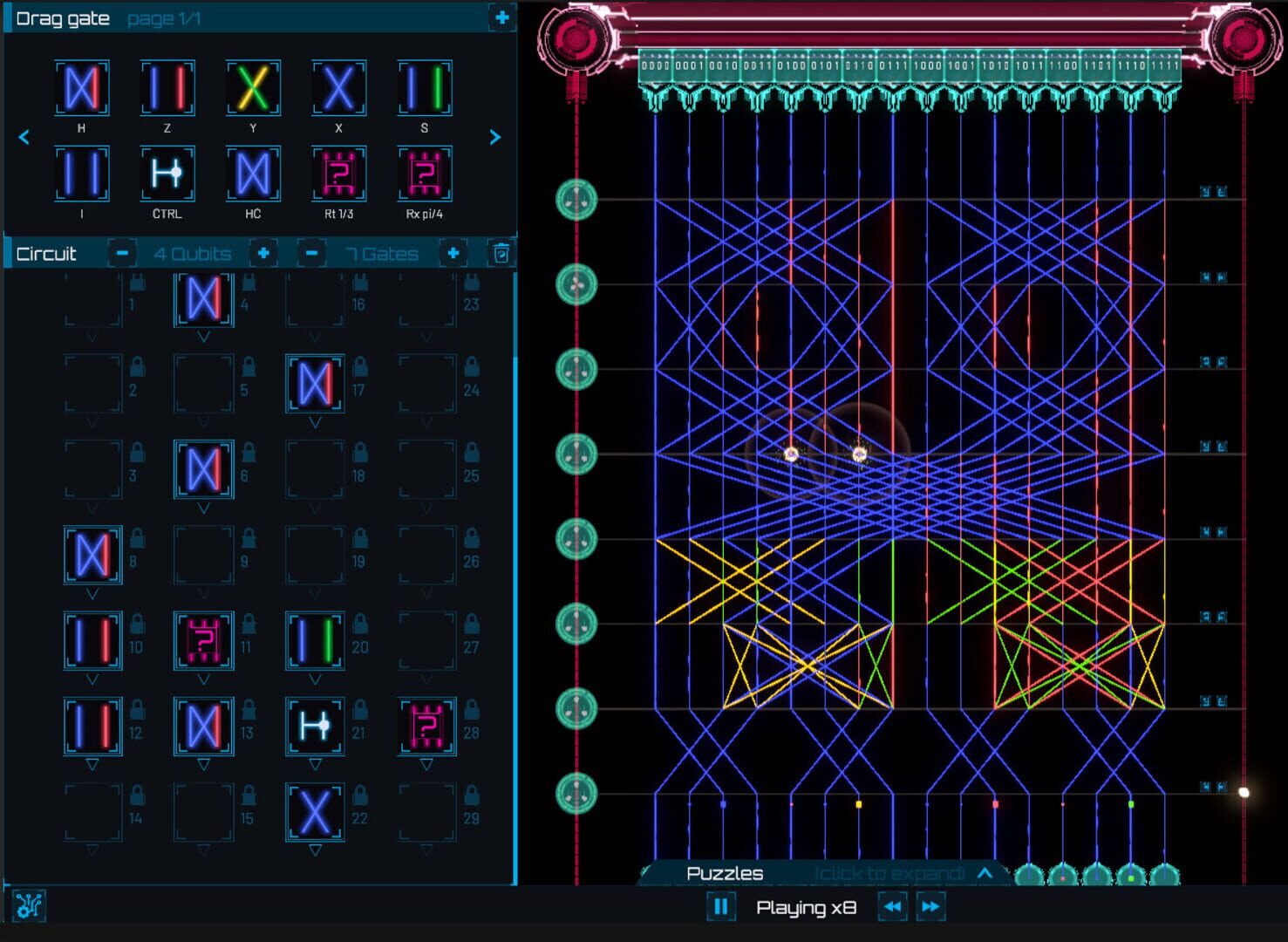Select the CTRL gate icon
This screenshot has width=1288, height=942.
[166, 174]
